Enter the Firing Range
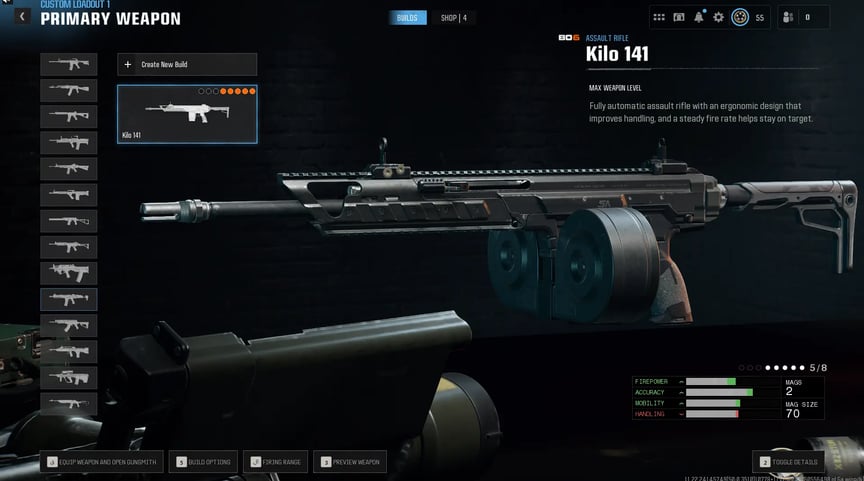The height and width of the screenshot is (481, 864). coord(275,462)
